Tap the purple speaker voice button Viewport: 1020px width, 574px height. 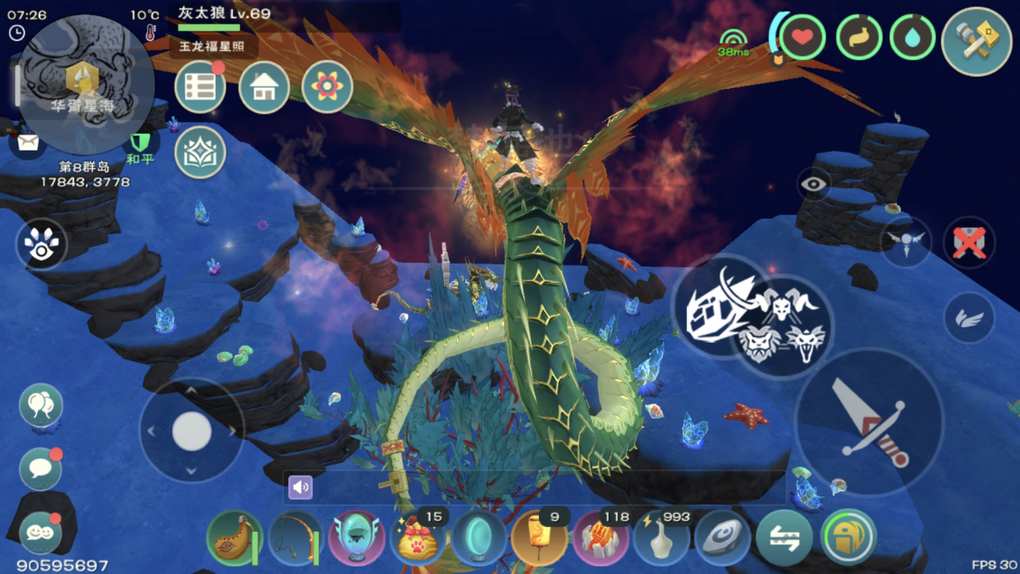tap(300, 487)
